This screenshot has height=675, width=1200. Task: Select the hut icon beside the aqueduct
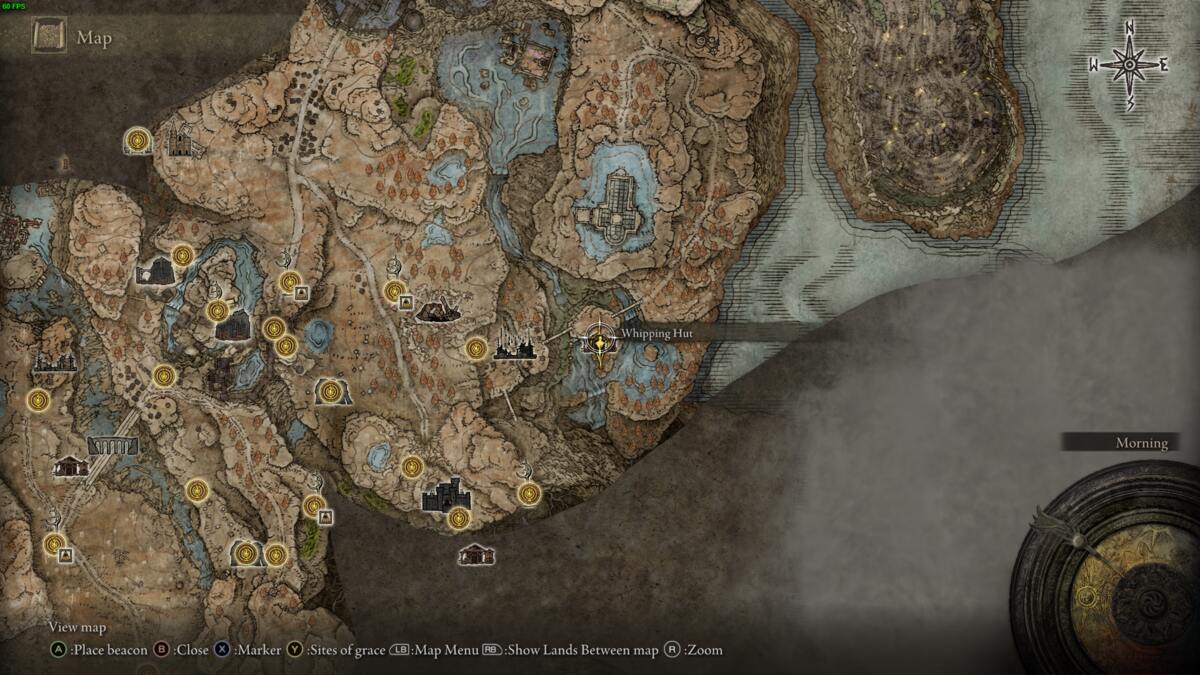70,465
